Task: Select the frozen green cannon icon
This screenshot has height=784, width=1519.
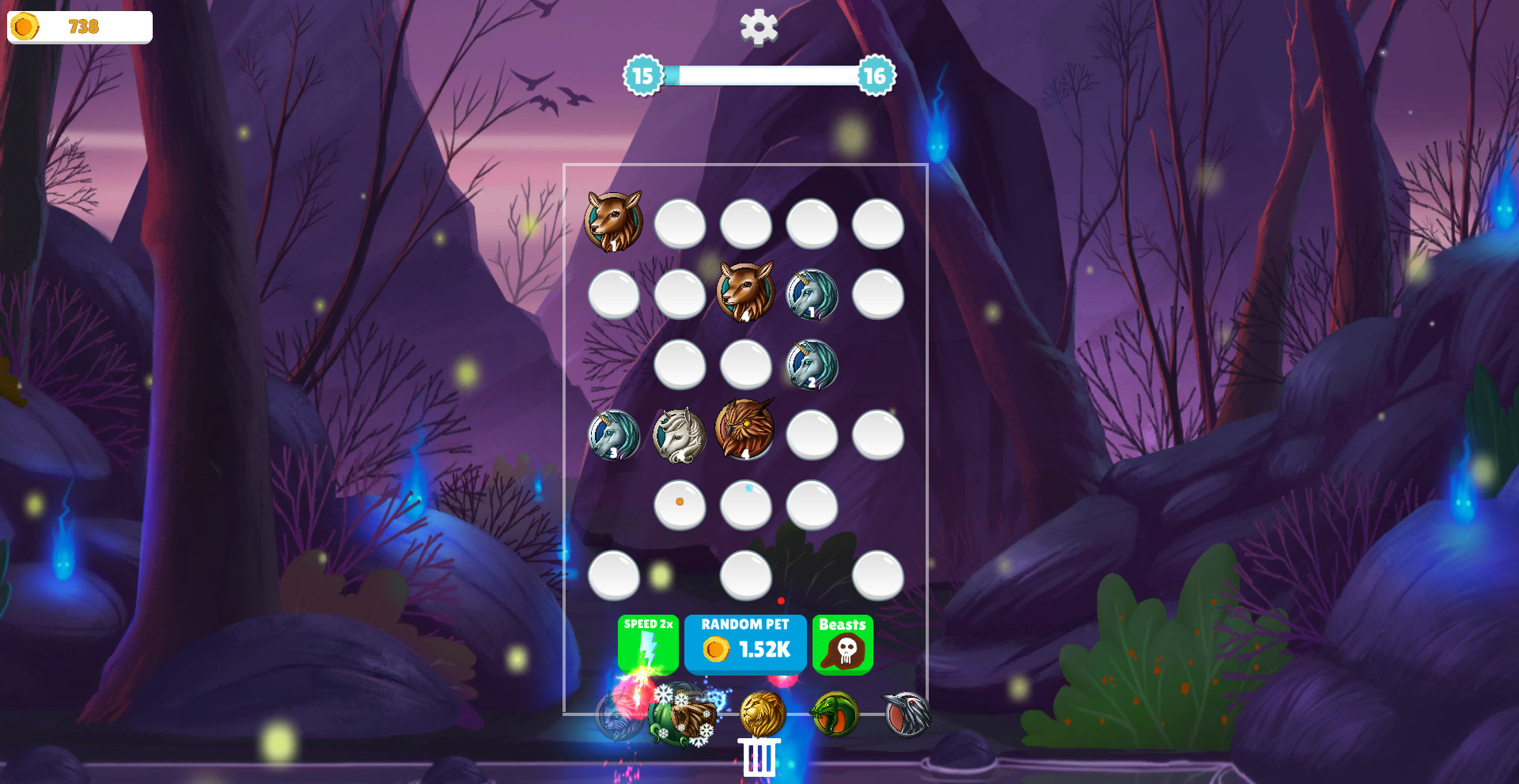Action: (684, 716)
